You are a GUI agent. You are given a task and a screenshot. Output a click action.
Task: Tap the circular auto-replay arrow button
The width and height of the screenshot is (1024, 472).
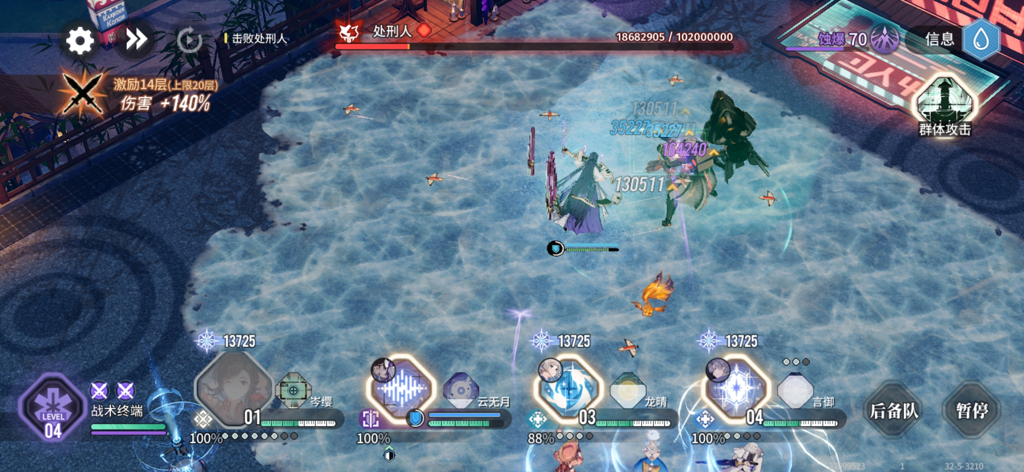tap(189, 40)
